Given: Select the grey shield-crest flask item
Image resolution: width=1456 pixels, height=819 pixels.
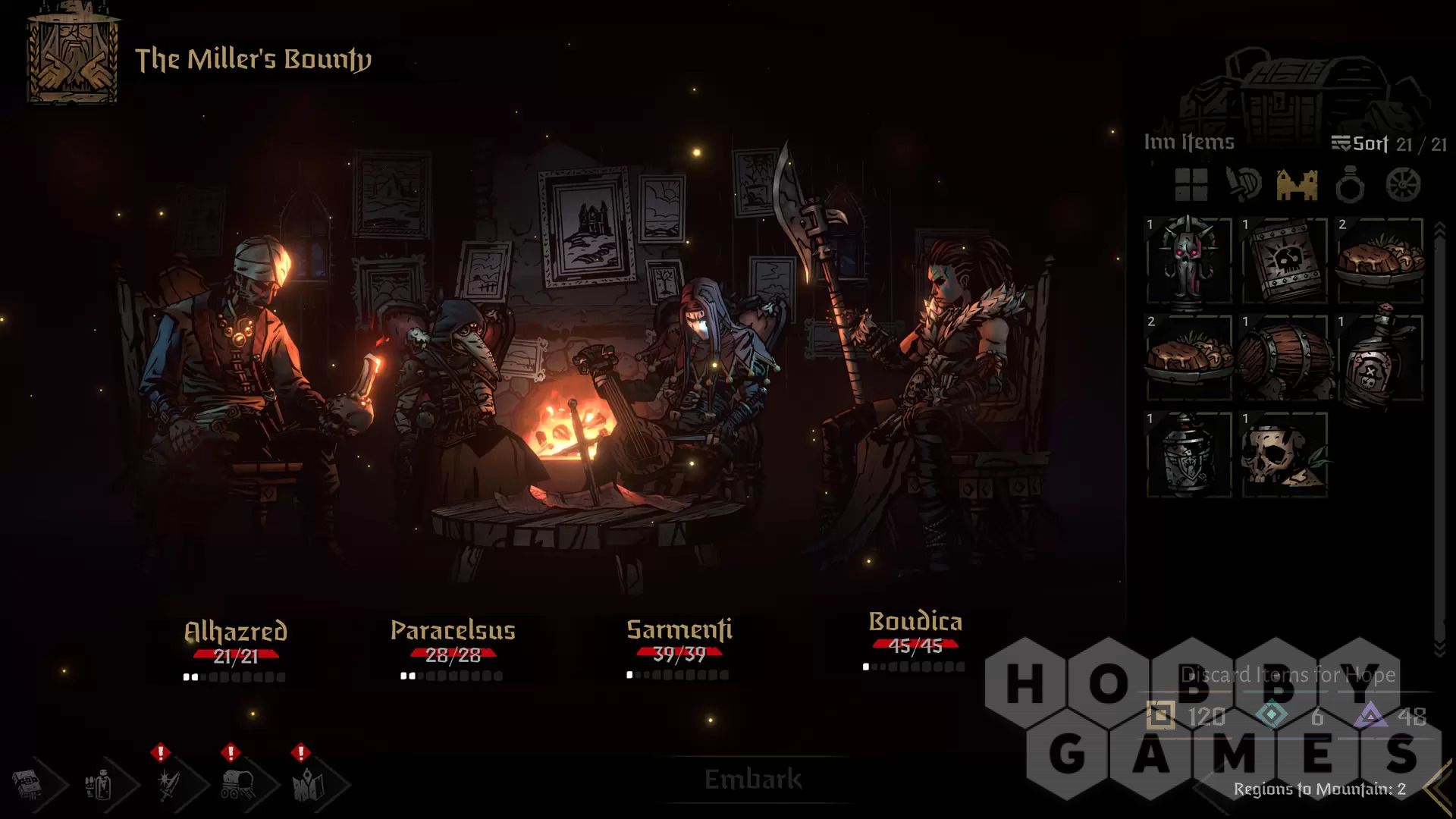Looking at the screenshot, I should (1188, 455).
